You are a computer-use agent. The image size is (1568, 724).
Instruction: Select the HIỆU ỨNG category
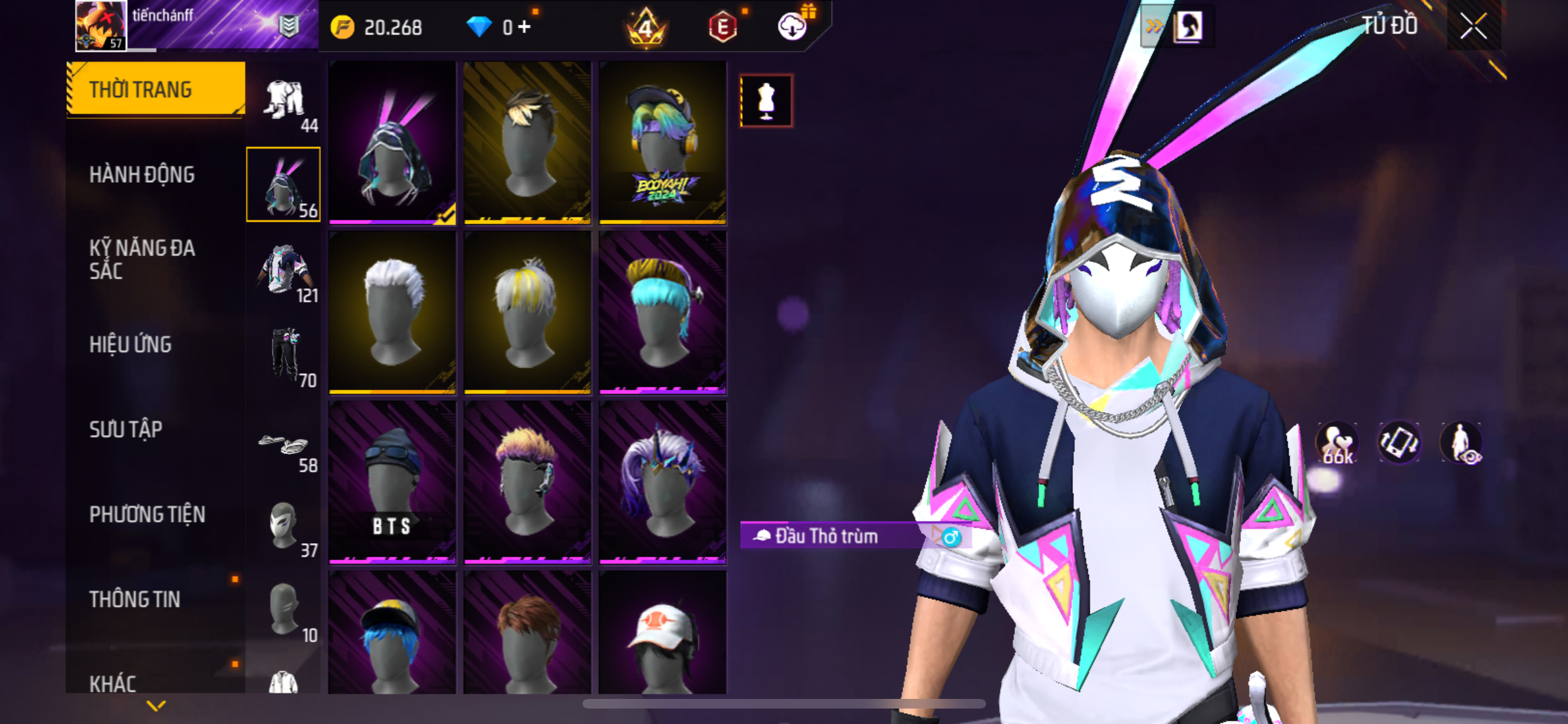[131, 344]
